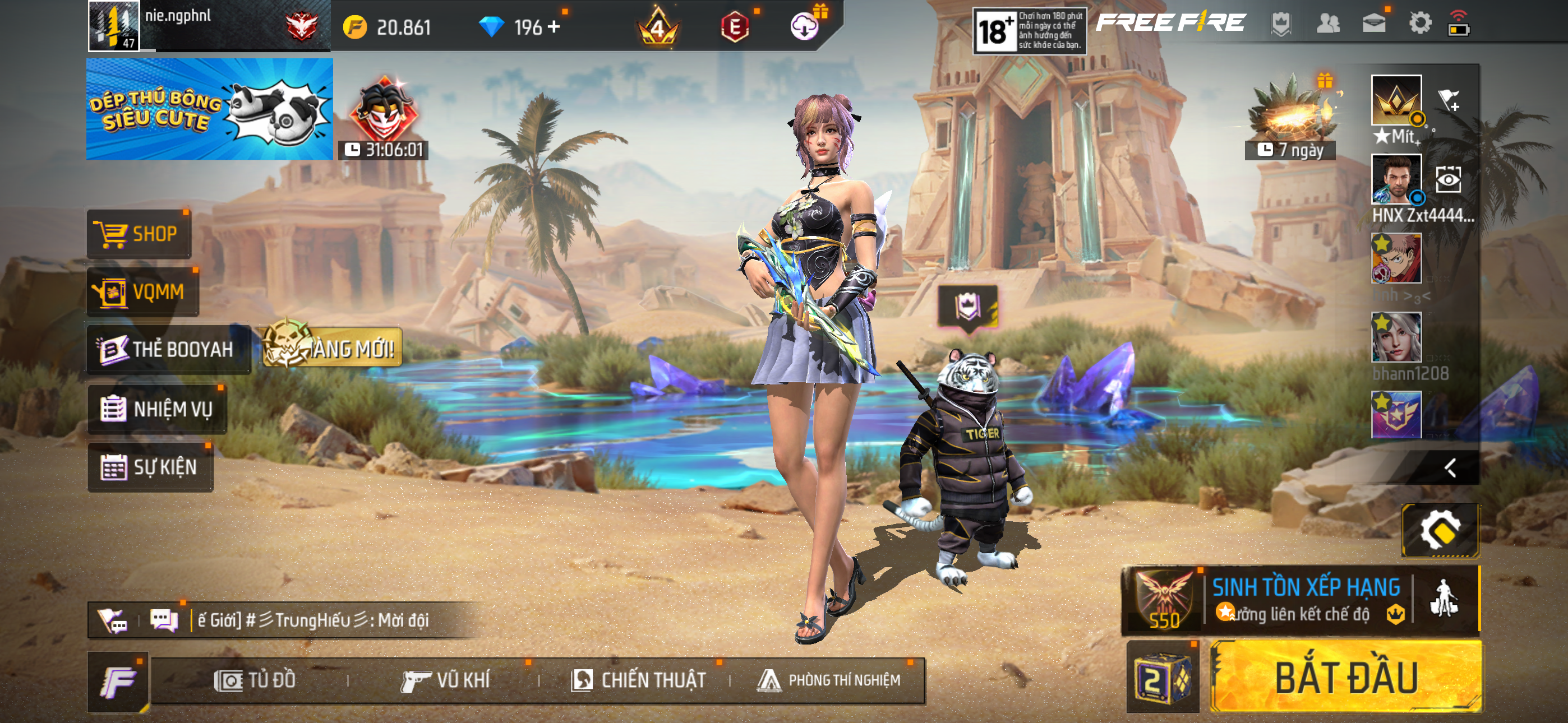Start match with BẮT ĐẦU button
The width and height of the screenshot is (1568, 723).
tap(1346, 678)
